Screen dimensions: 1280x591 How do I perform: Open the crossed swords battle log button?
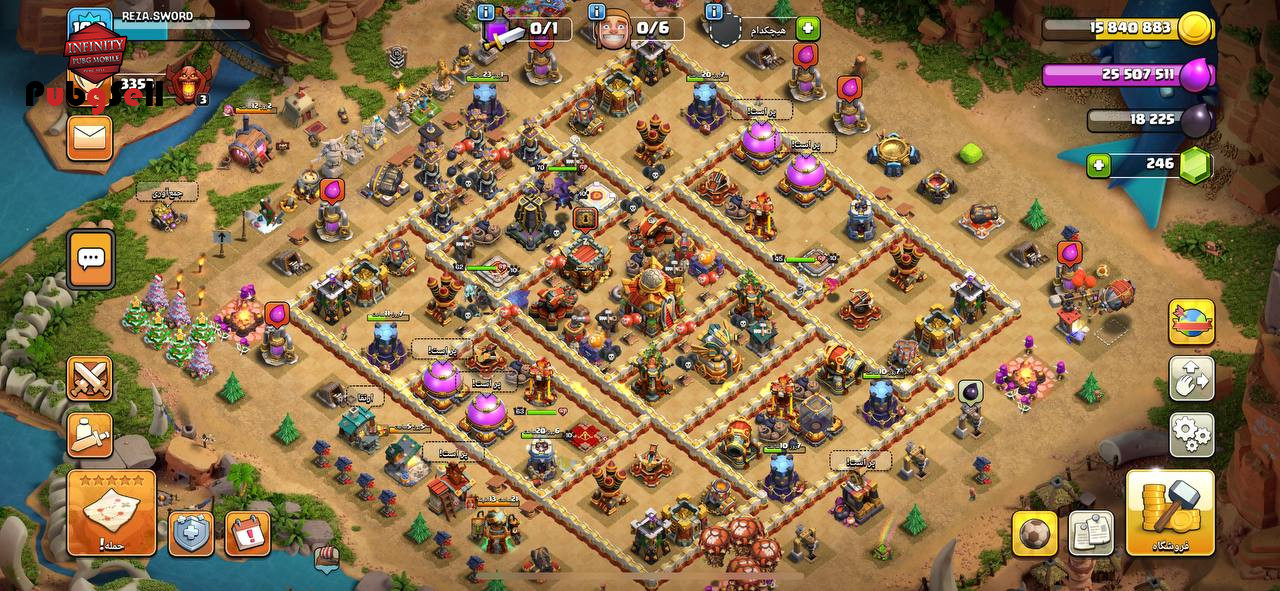(89, 379)
